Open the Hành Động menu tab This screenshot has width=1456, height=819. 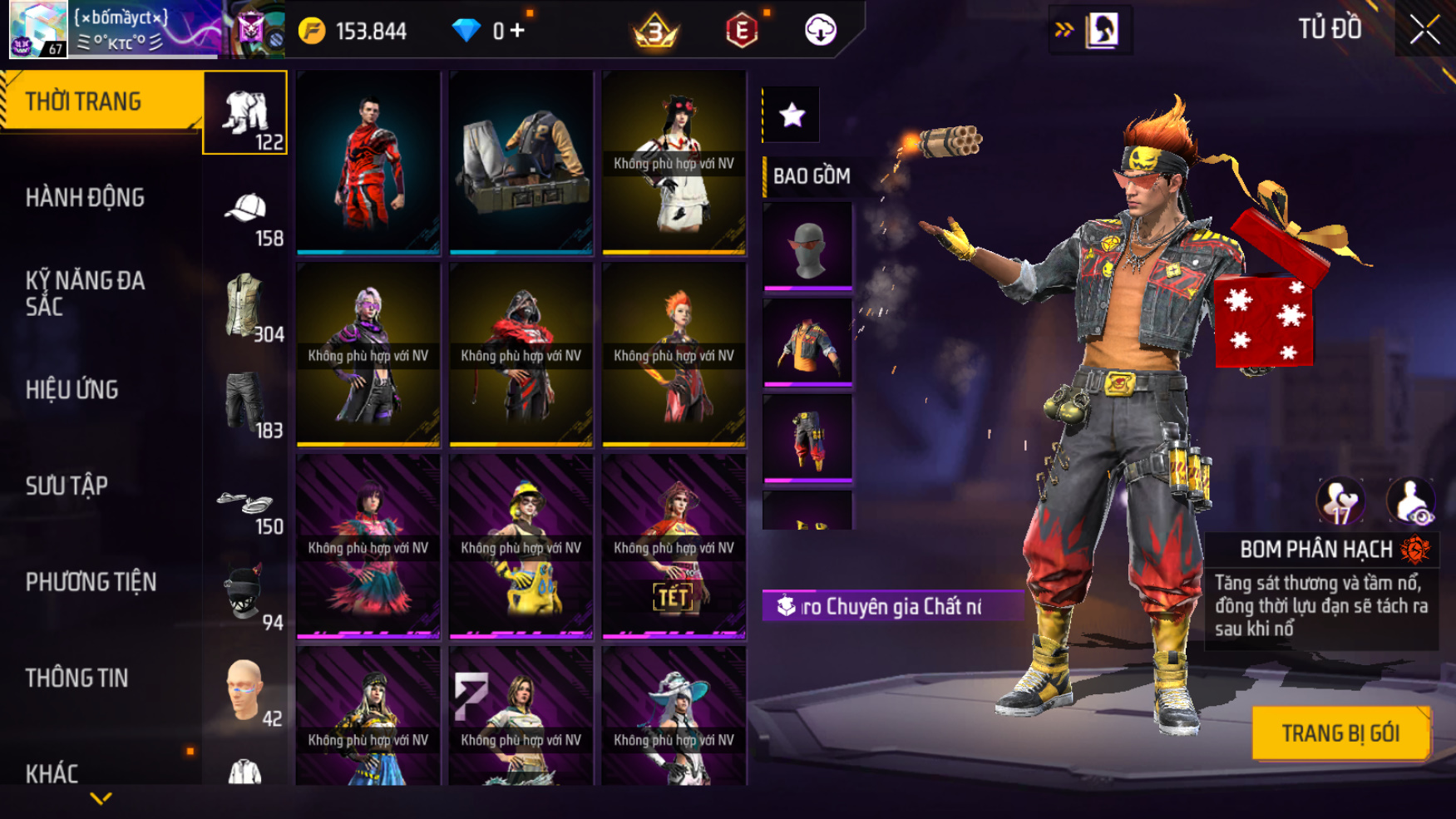(85, 198)
